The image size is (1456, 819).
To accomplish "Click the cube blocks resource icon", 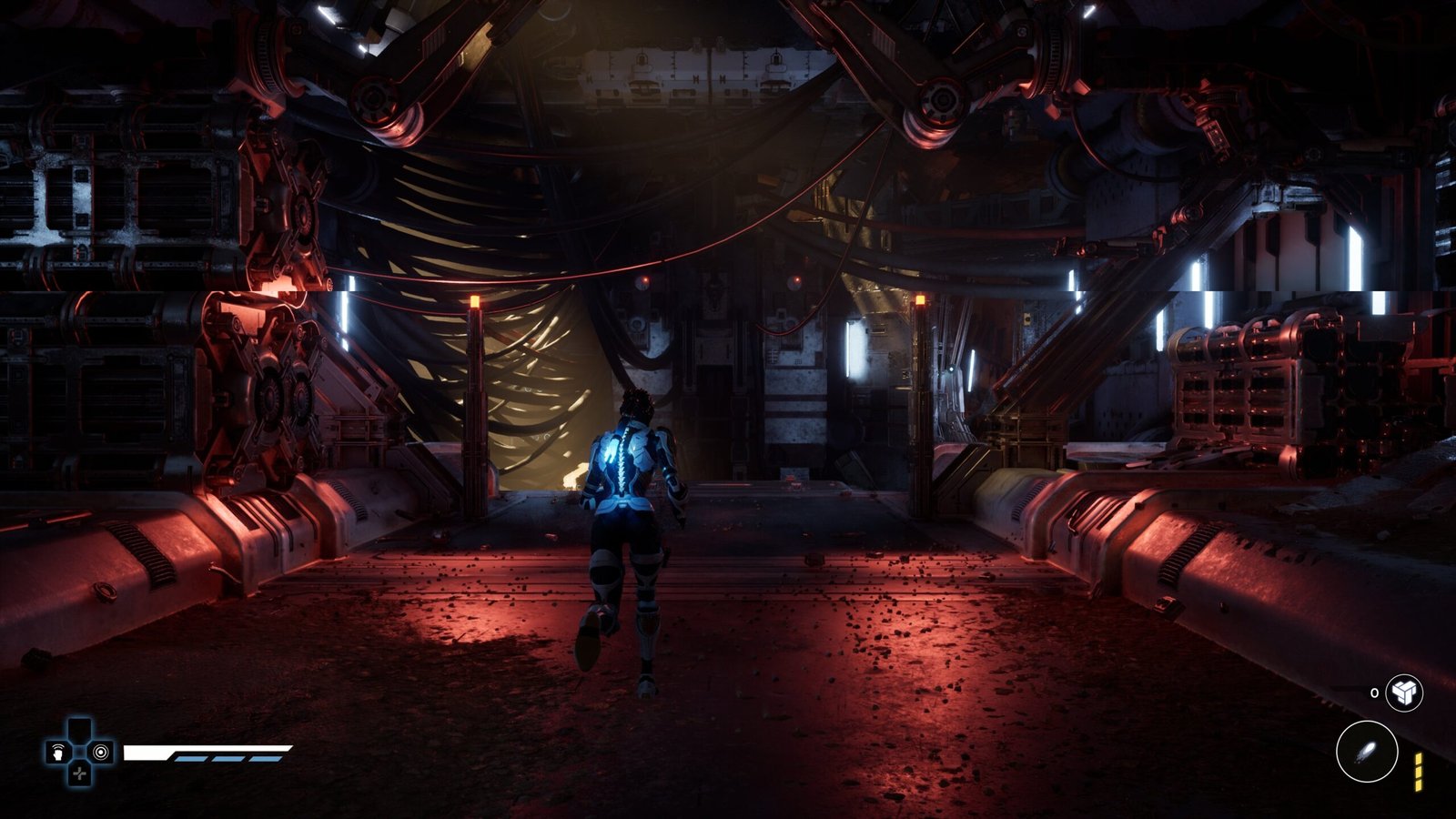I will click(1404, 693).
